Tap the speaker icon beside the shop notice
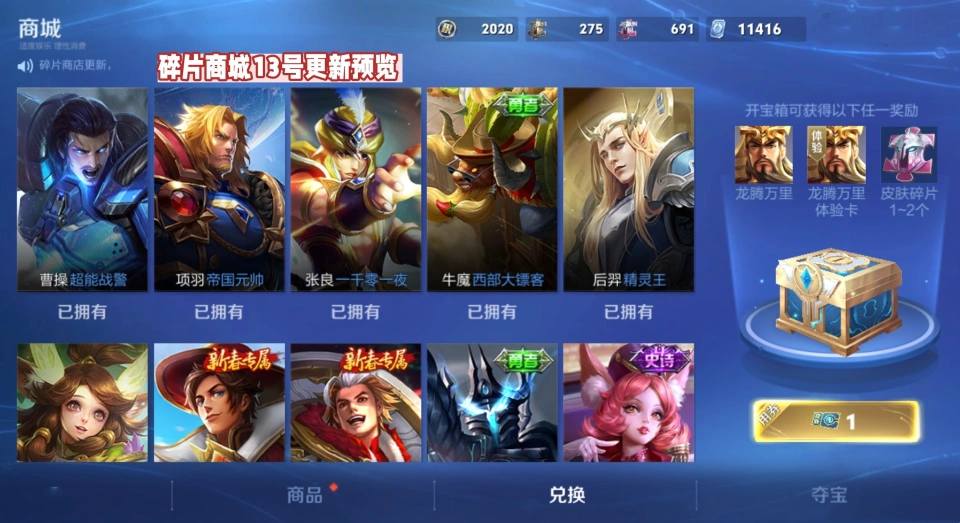The image size is (960, 523). [25, 66]
